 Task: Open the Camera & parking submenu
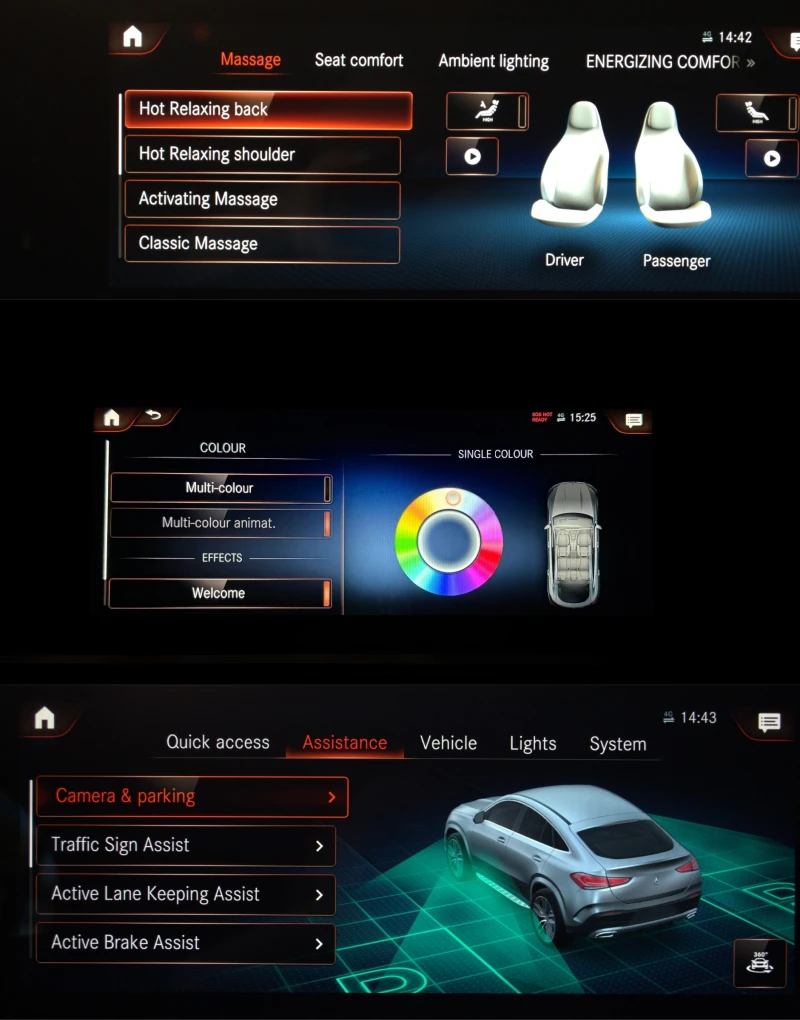pyautogui.click(x=192, y=797)
